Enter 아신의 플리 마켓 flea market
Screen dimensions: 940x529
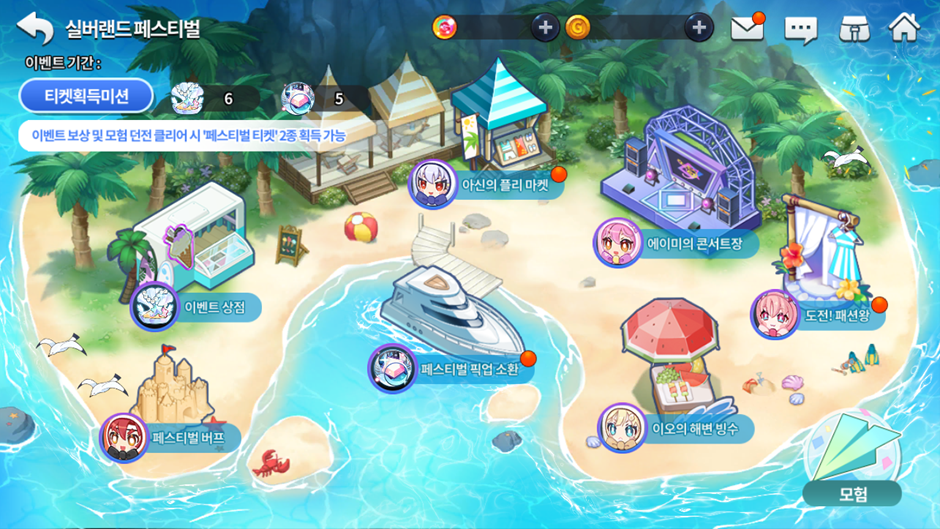488,184
